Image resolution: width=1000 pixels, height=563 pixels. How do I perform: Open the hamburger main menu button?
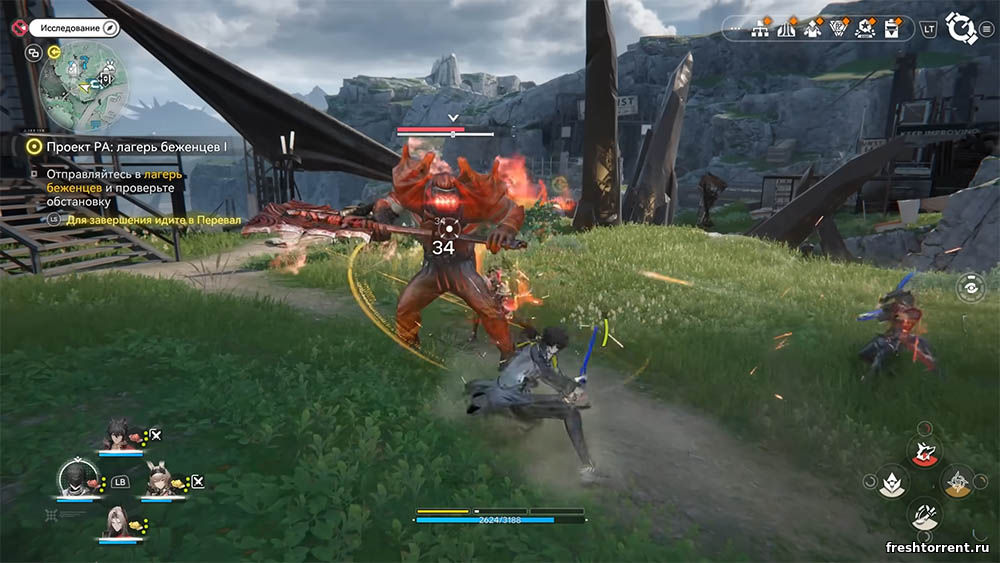987,29
